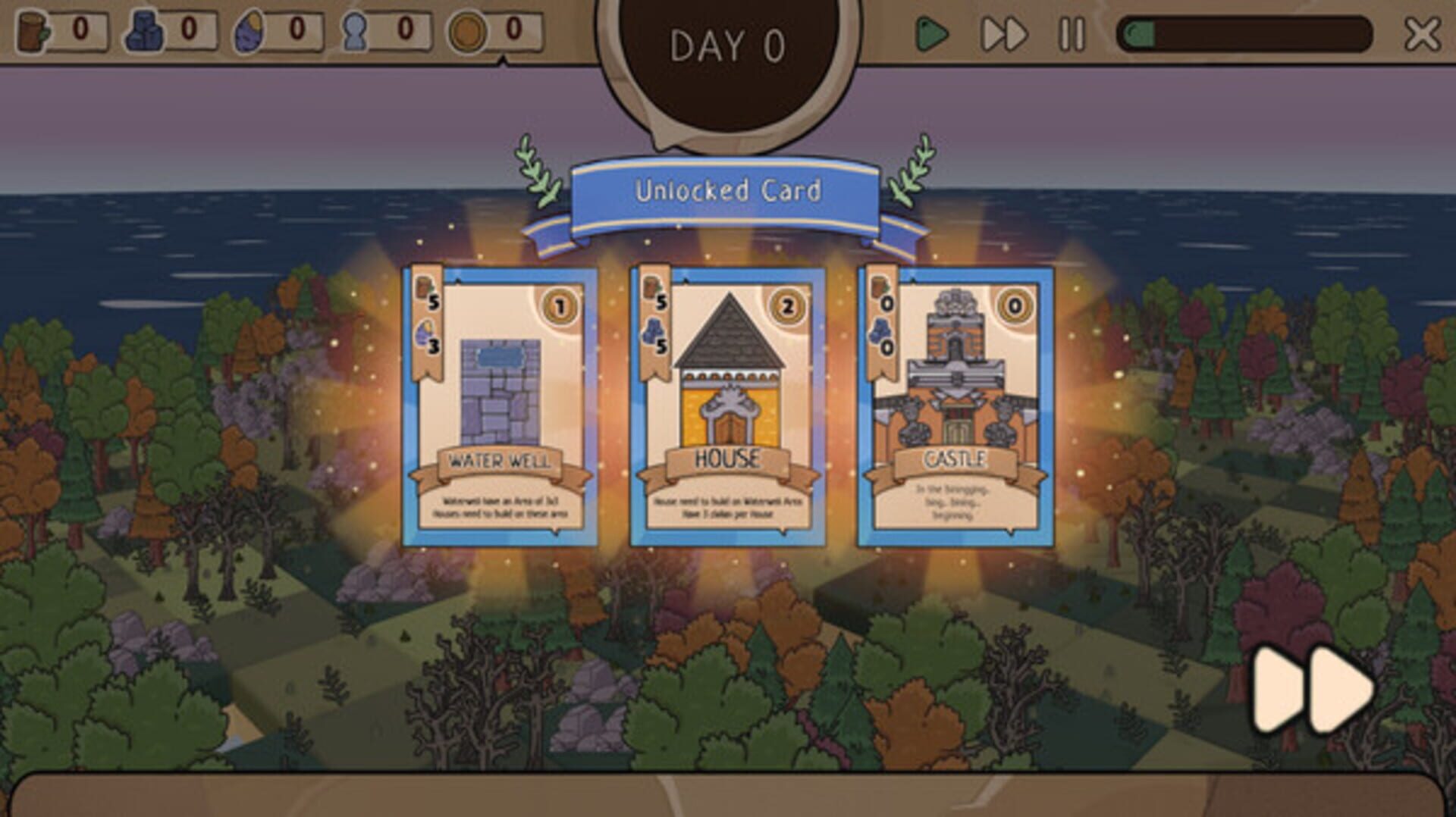This screenshot has height=817, width=1456.
Task: Select the gold coin resource icon
Action: click(x=468, y=31)
